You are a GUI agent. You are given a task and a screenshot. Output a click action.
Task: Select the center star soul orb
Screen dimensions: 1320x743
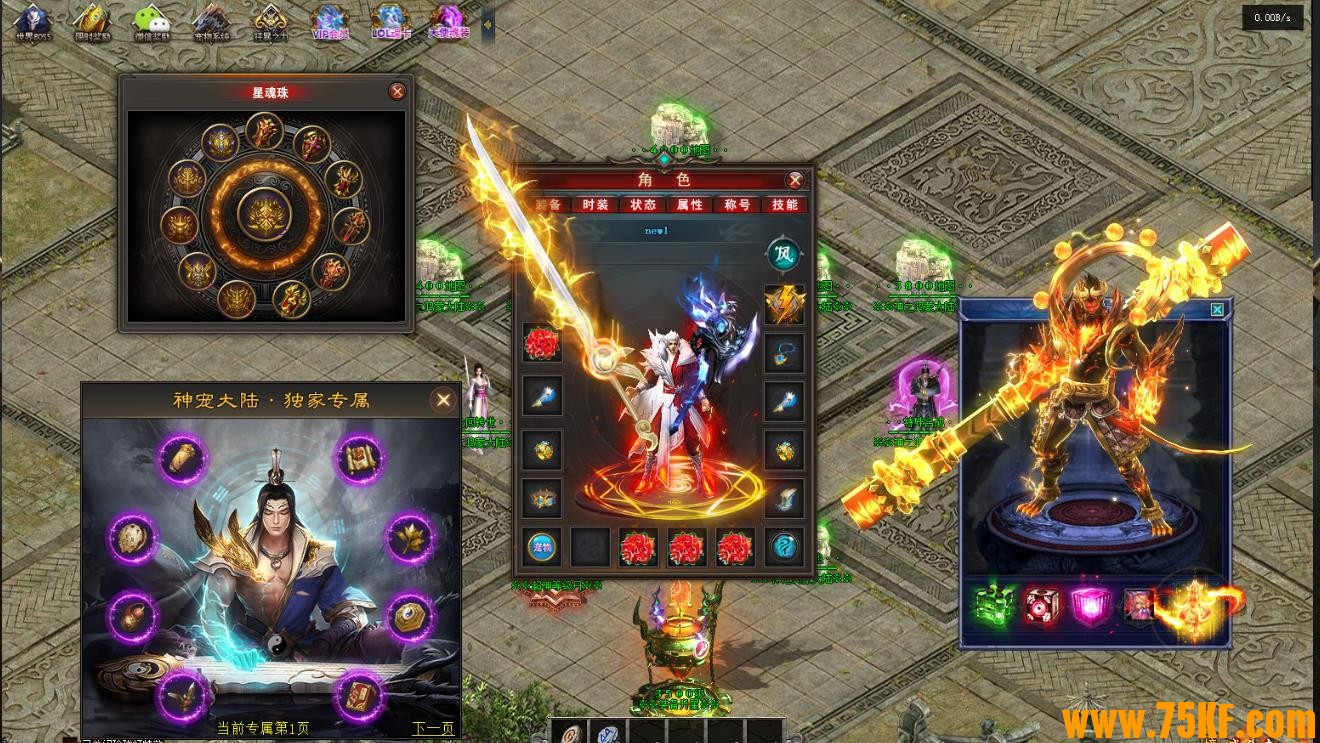point(266,215)
